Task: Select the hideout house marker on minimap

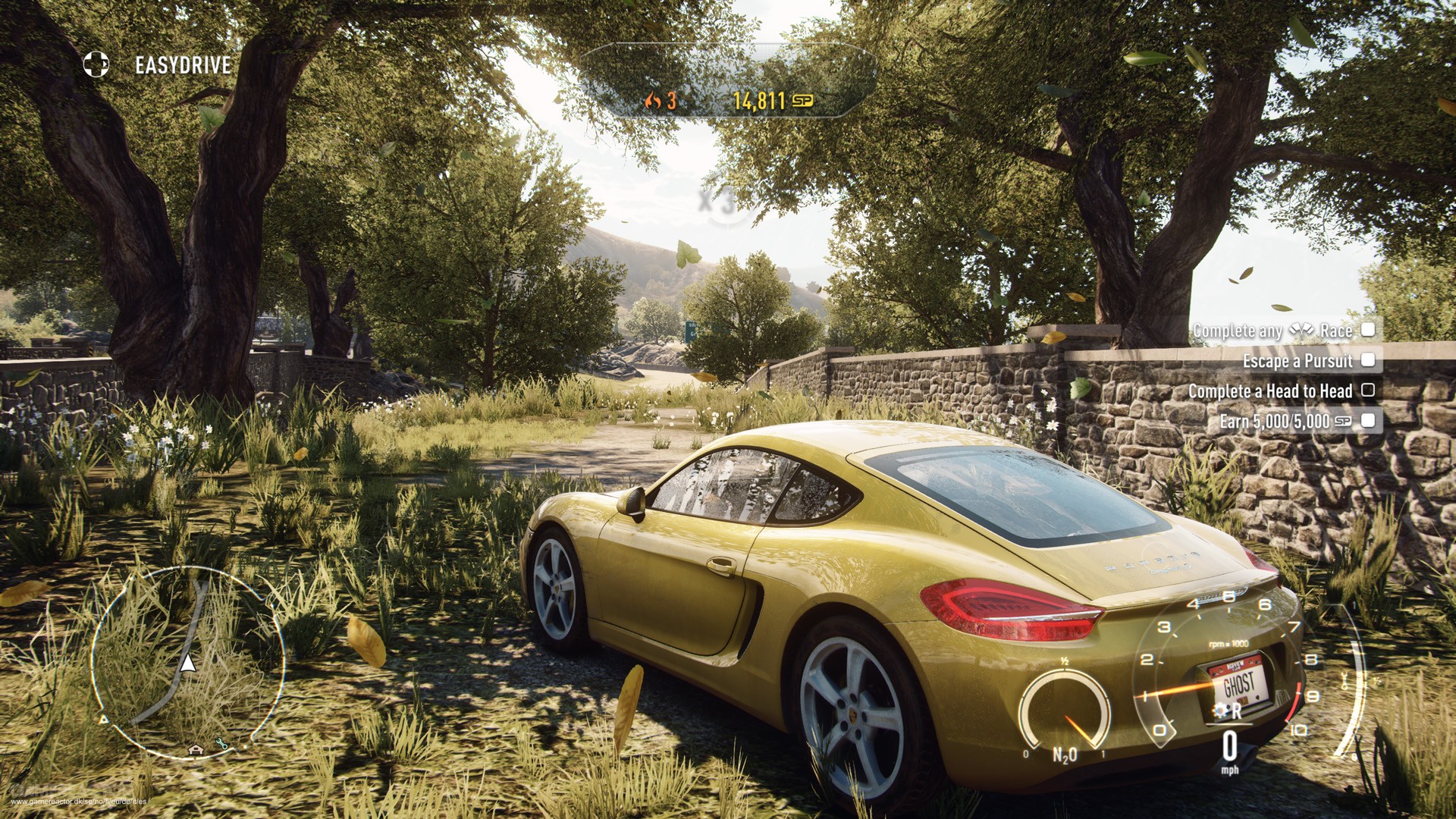Action: 196,750
